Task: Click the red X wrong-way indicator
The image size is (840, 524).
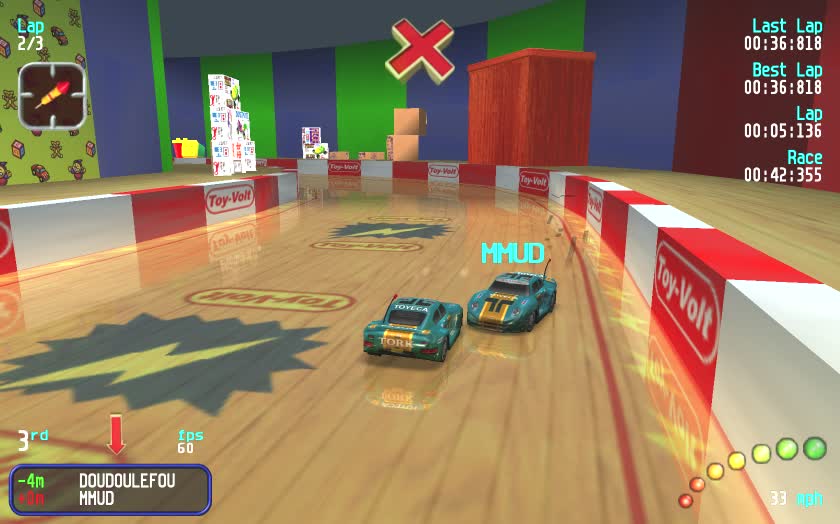Action: point(420,49)
